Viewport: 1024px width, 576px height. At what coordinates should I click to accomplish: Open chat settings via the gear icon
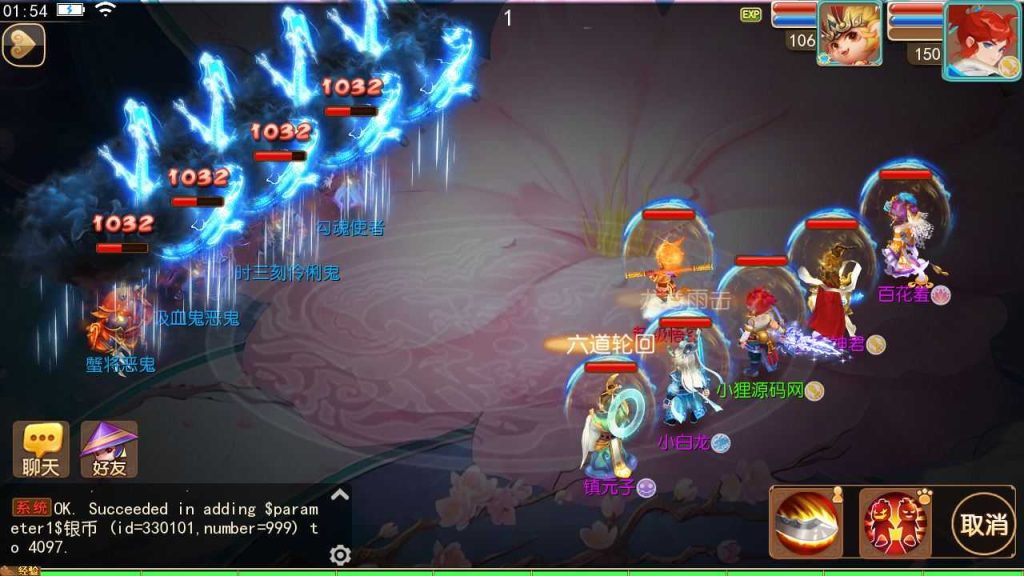click(x=340, y=556)
